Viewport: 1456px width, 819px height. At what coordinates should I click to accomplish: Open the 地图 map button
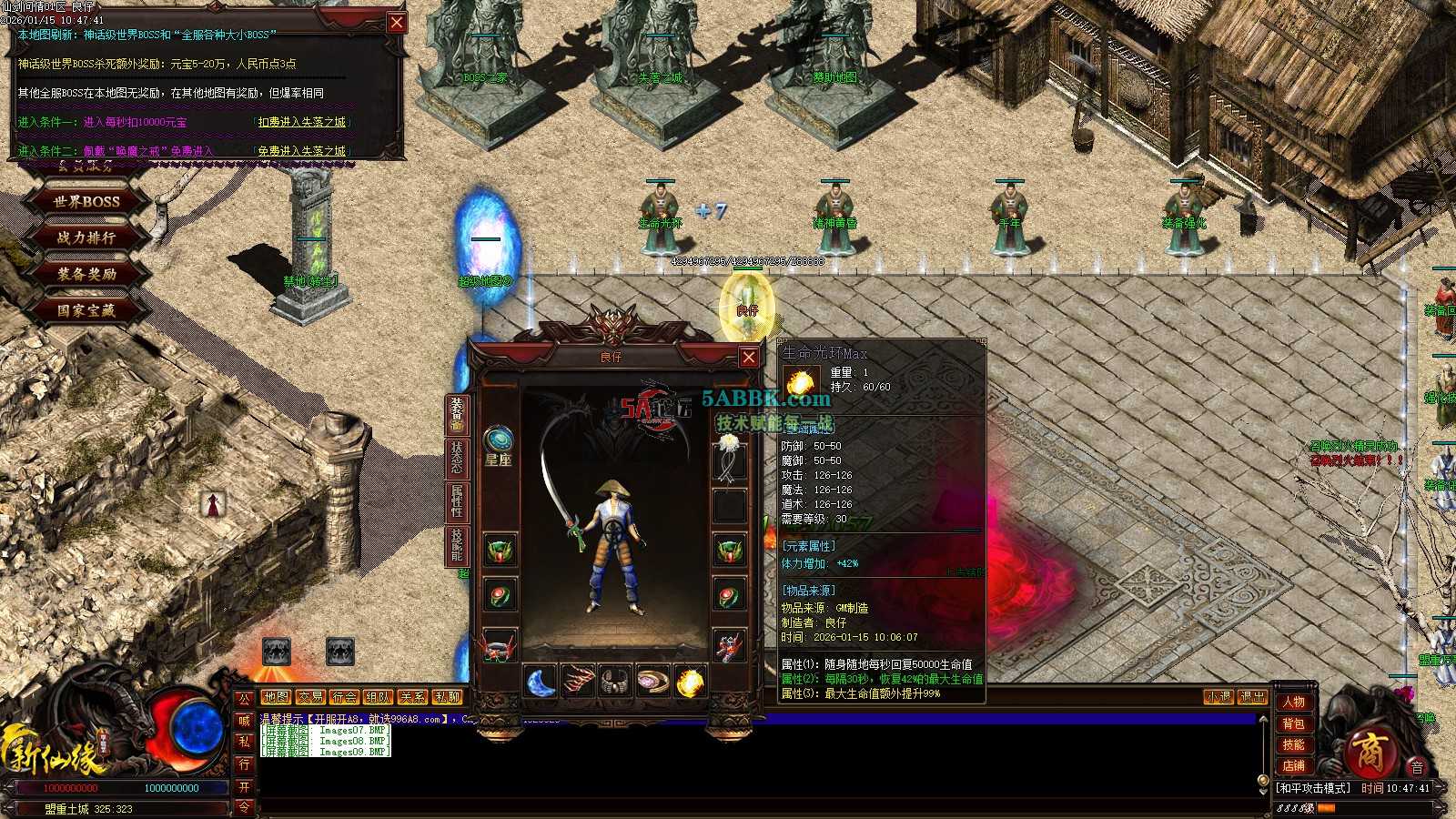coord(276,697)
